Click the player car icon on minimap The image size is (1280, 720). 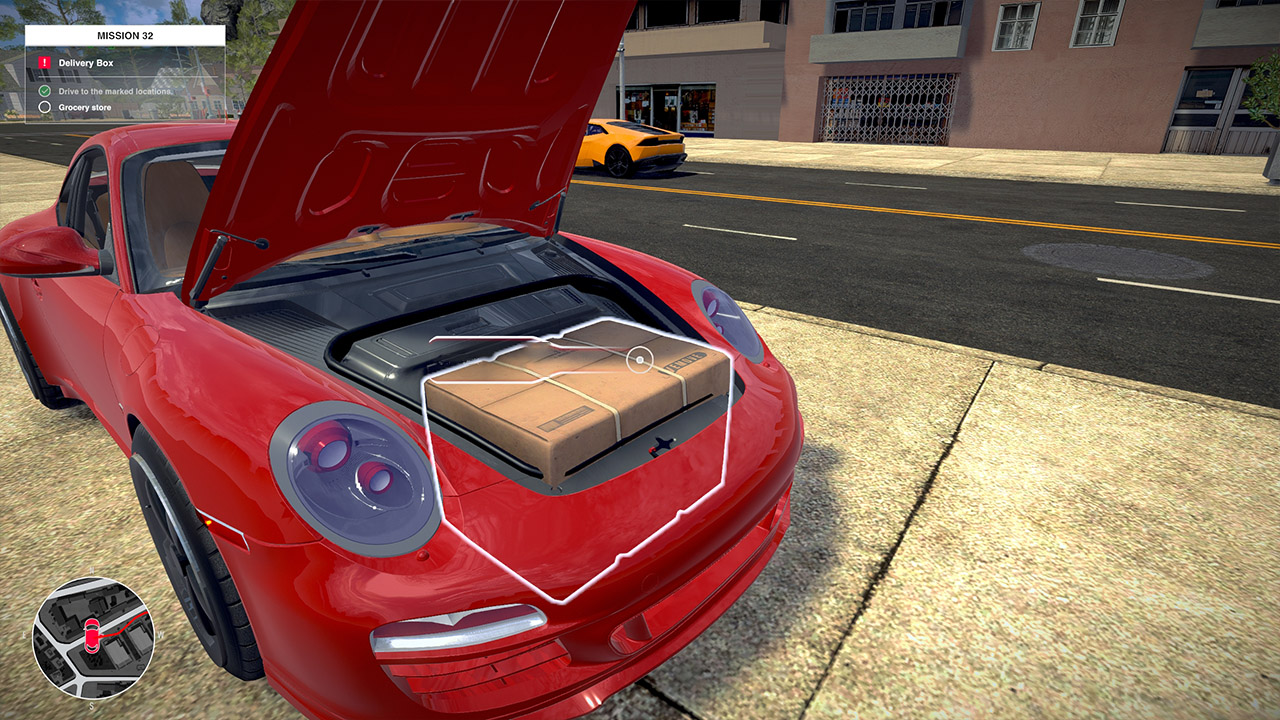click(92, 635)
